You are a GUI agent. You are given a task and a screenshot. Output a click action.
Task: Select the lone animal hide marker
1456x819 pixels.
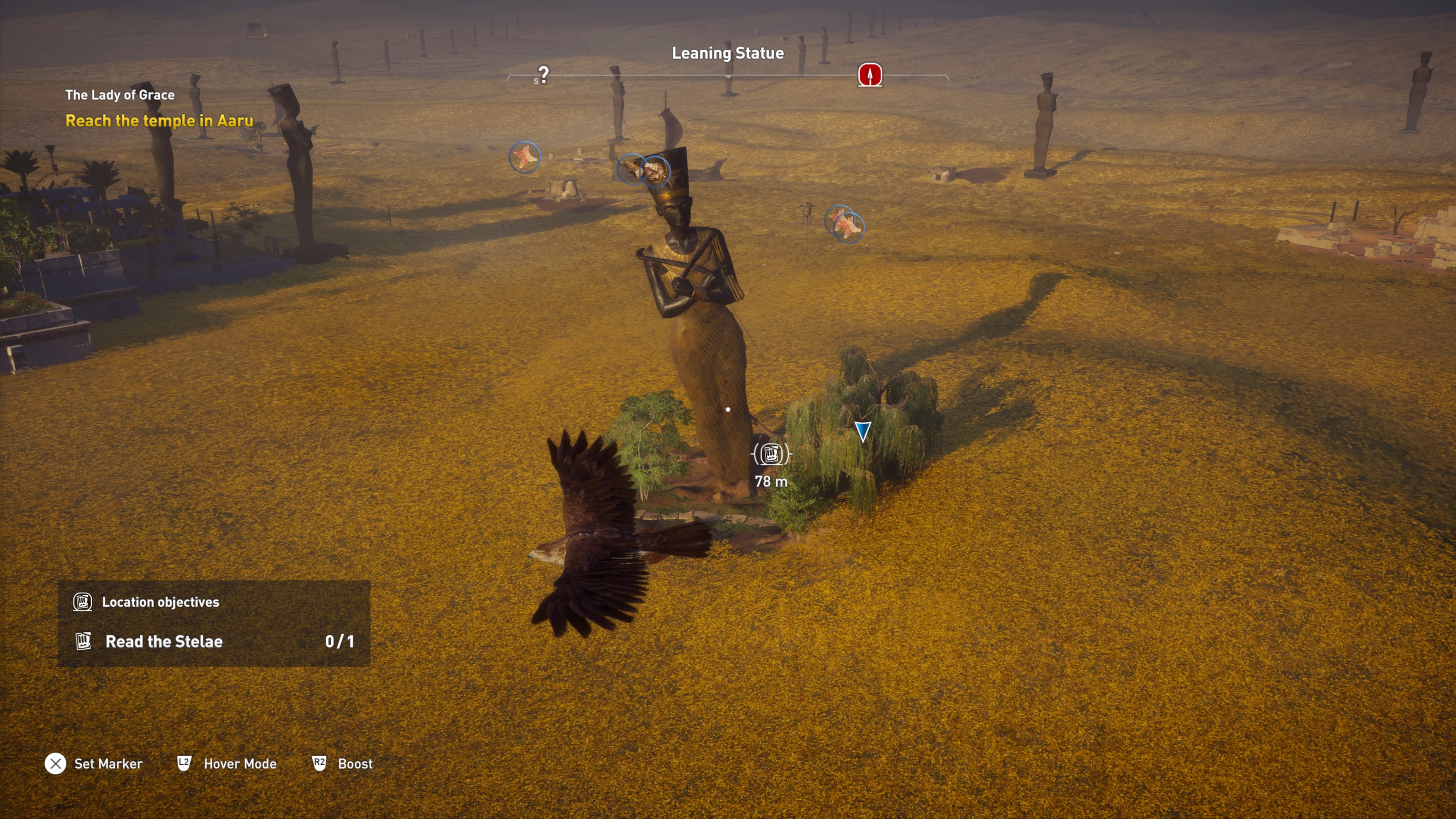click(x=524, y=157)
